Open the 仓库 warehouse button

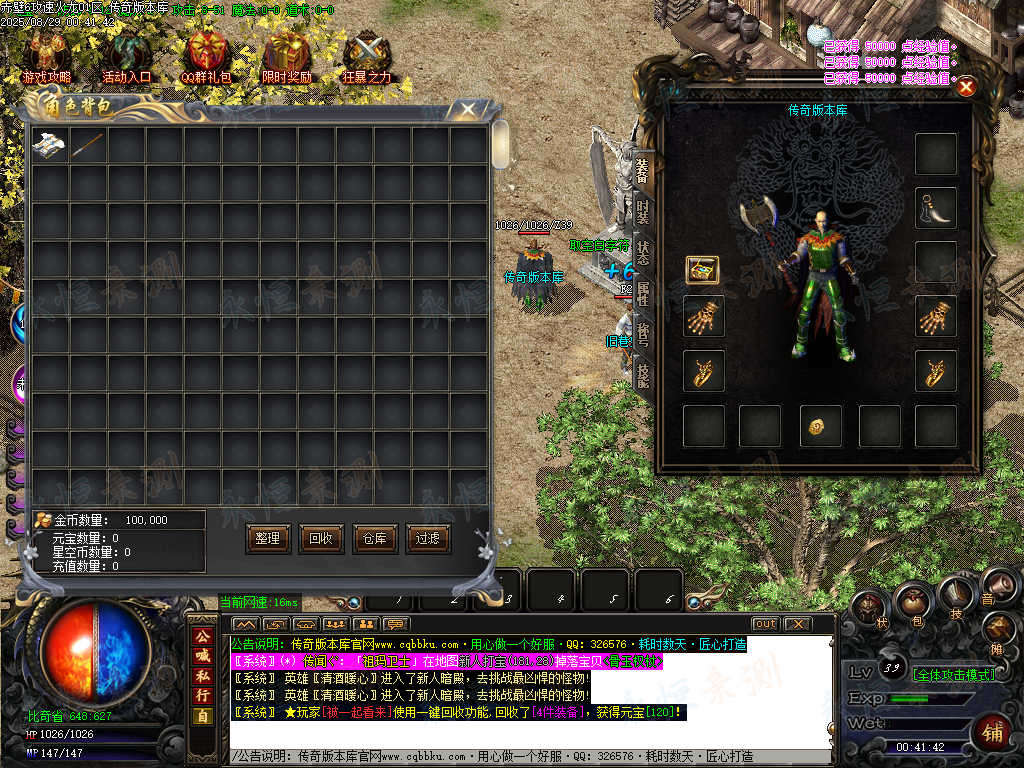pyautogui.click(x=374, y=538)
